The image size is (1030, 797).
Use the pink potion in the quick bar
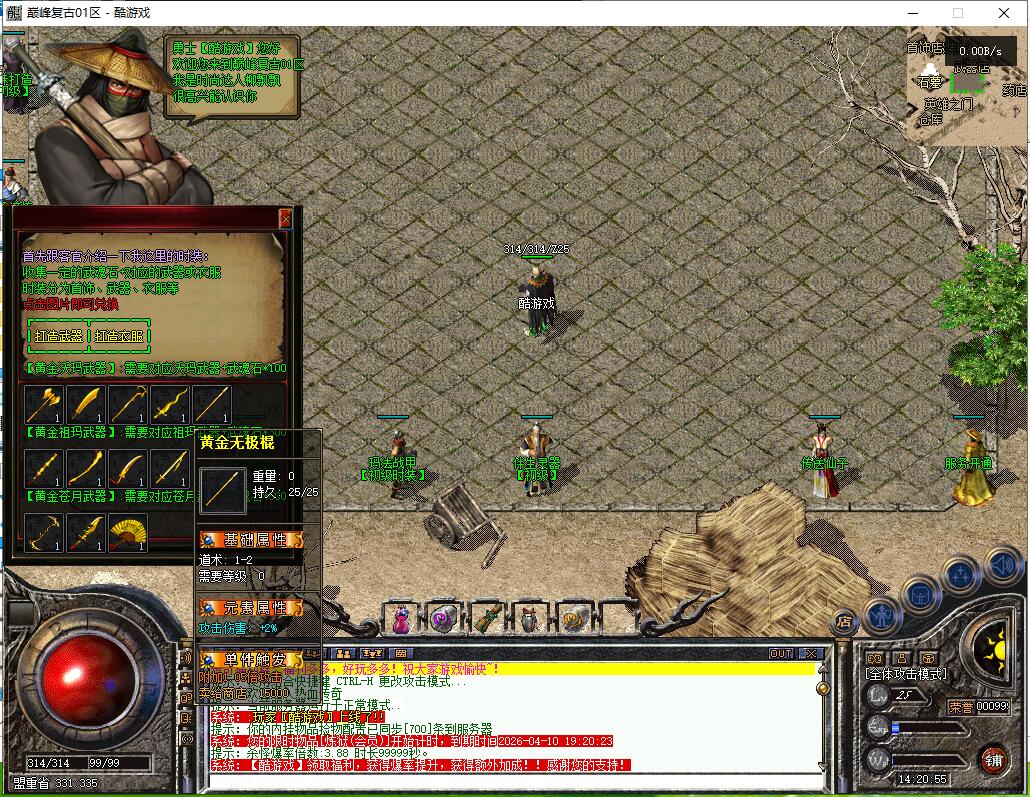(400, 620)
